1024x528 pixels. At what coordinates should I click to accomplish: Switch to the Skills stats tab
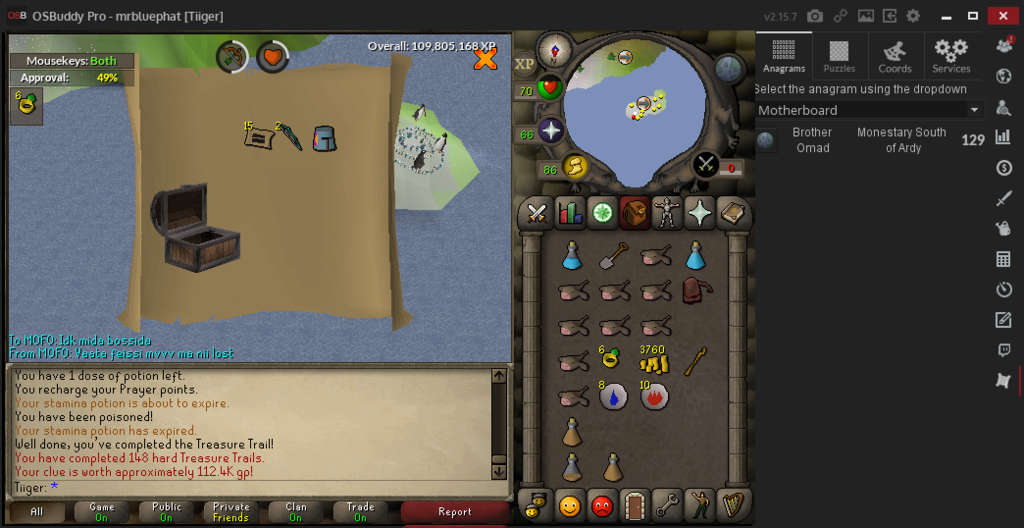(x=570, y=212)
